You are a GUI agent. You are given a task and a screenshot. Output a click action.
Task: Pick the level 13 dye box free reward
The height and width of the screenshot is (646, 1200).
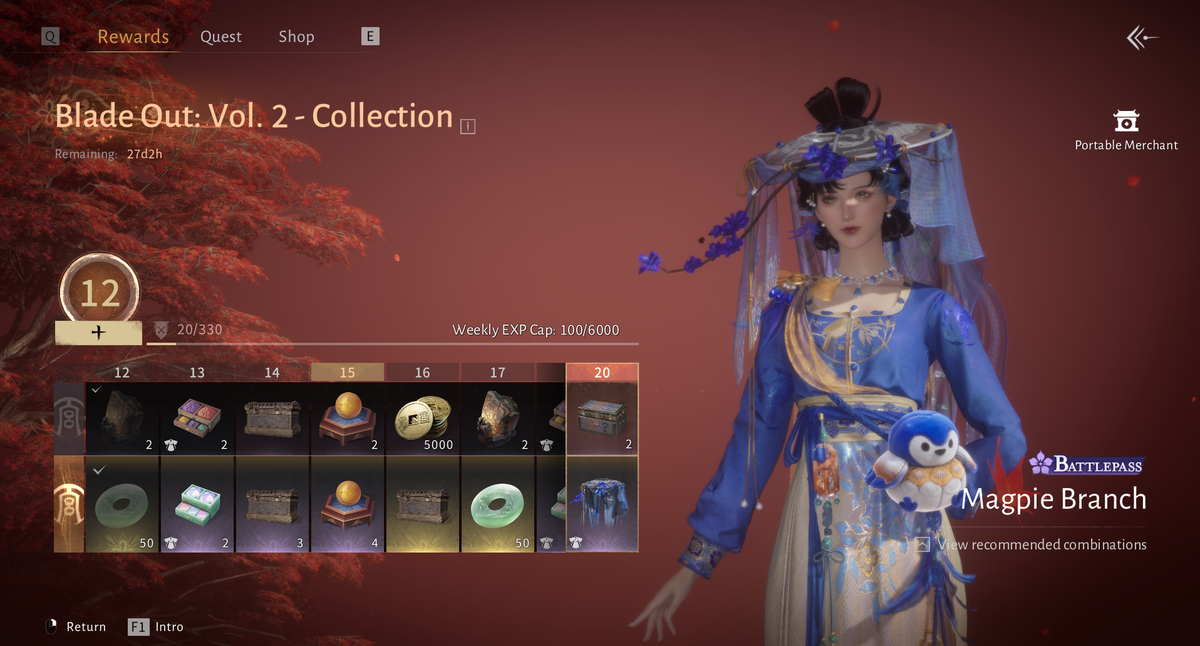click(197, 418)
